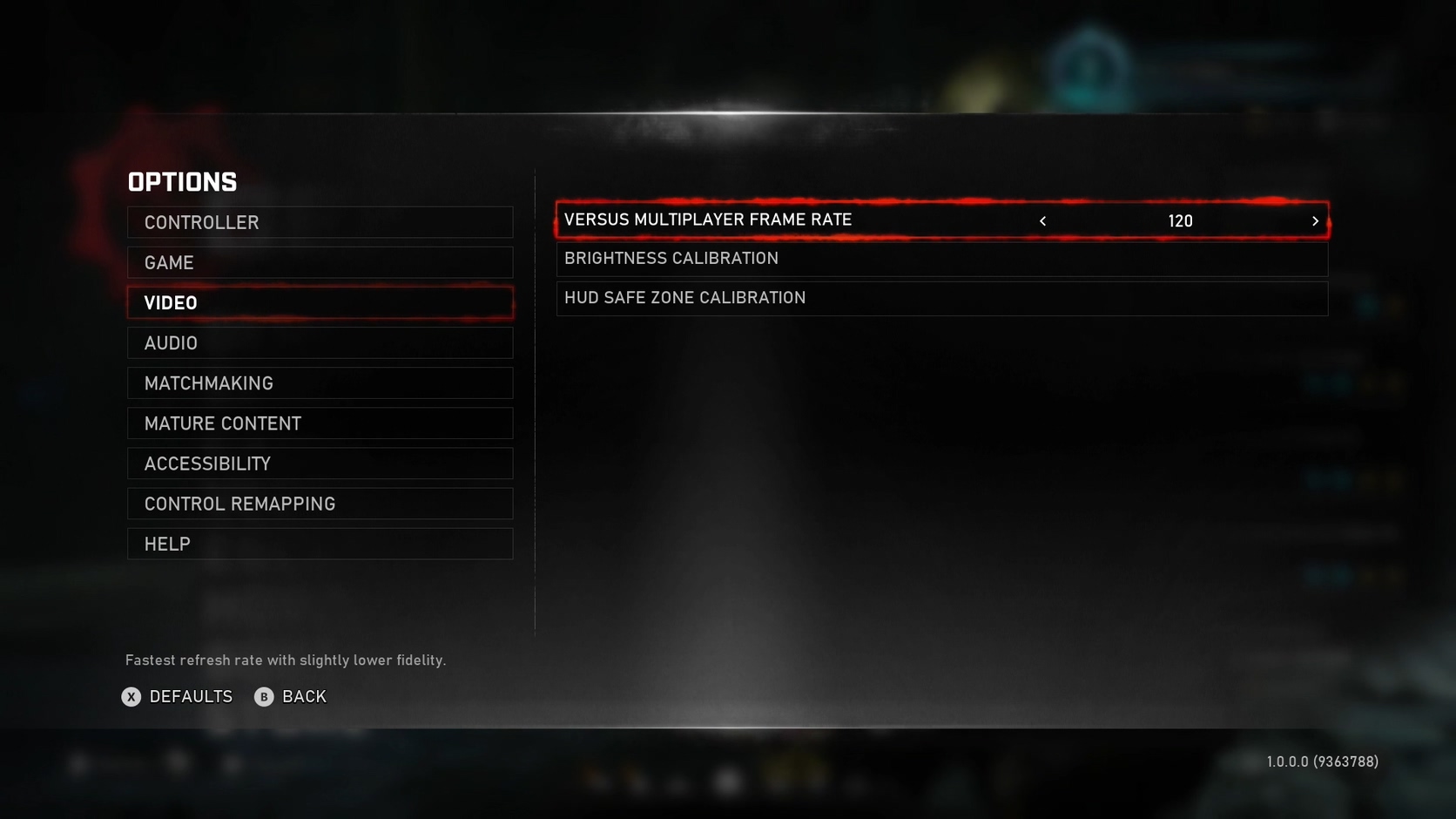Switch to the Game options section
Image resolution: width=1456 pixels, height=819 pixels.
pos(320,262)
